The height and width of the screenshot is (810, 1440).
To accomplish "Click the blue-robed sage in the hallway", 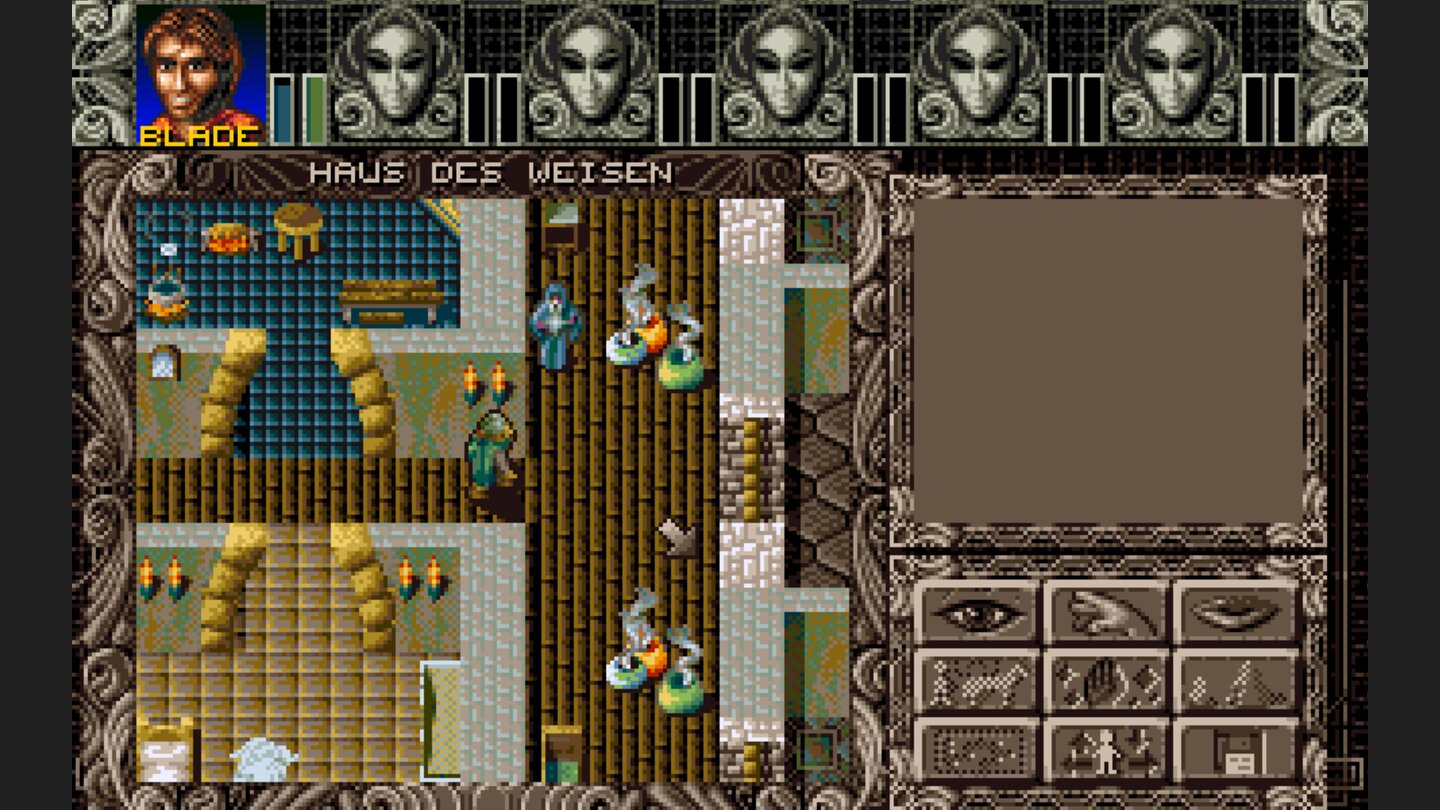I will click(552, 320).
